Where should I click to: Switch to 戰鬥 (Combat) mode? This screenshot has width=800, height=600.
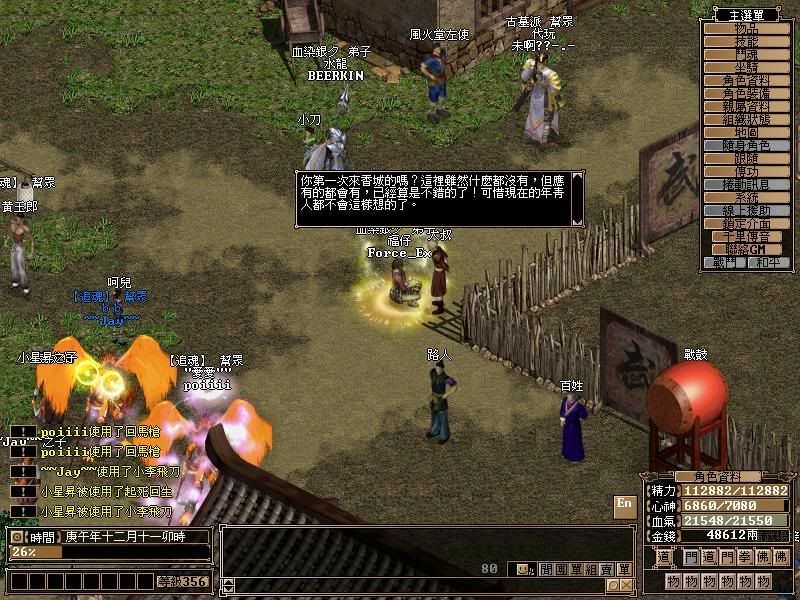(x=725, y=263)
